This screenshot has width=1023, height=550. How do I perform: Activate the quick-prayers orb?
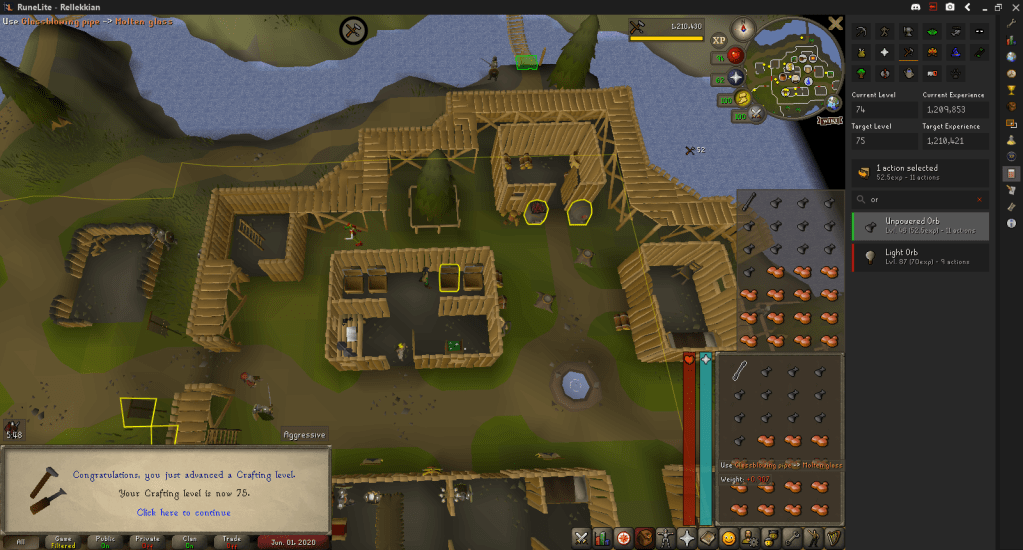(737, 77)
